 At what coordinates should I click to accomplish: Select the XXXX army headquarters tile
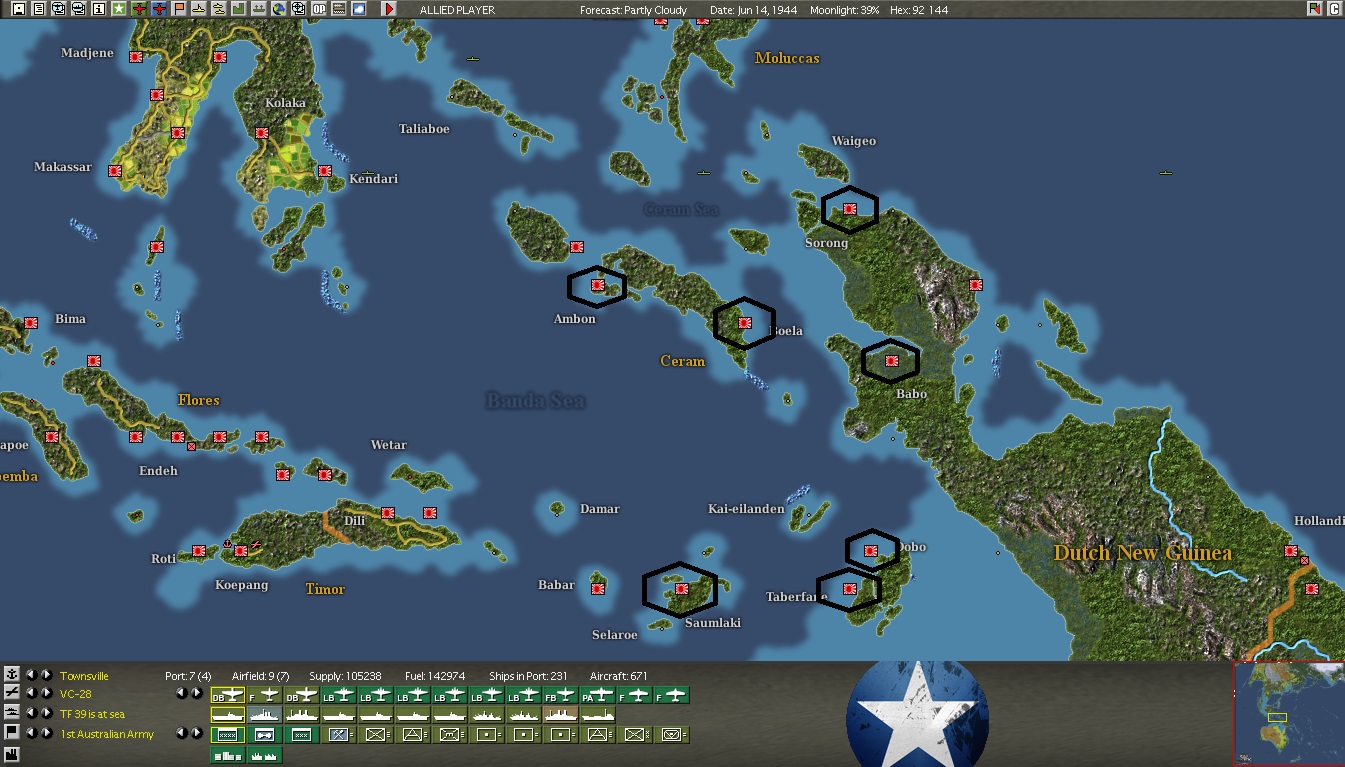point(227,734)
